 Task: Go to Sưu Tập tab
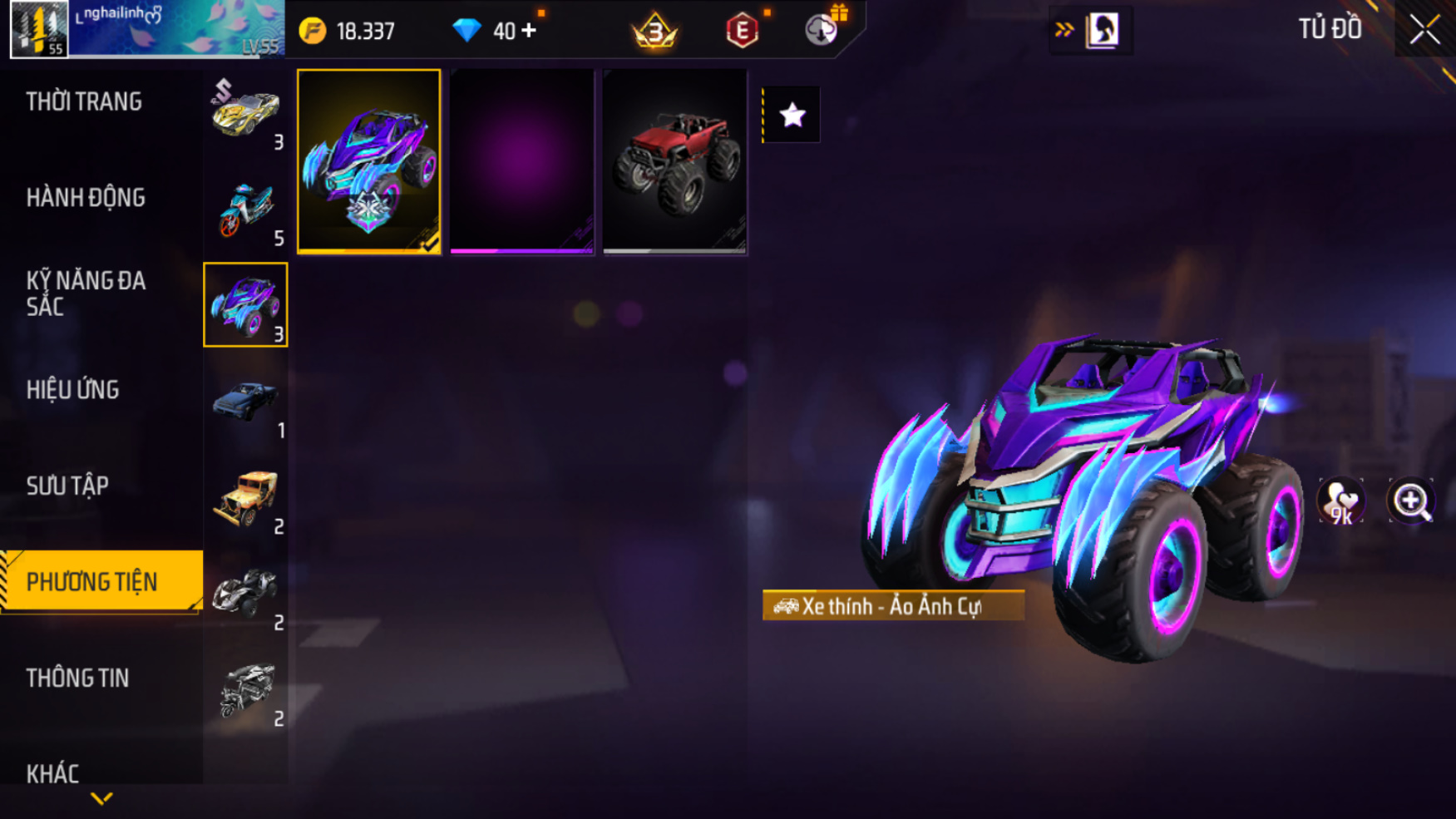(67, 486)
